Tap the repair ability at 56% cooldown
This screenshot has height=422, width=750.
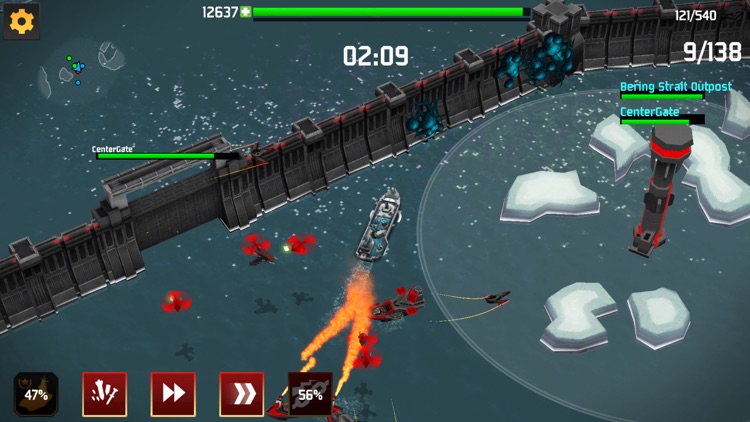310,394
